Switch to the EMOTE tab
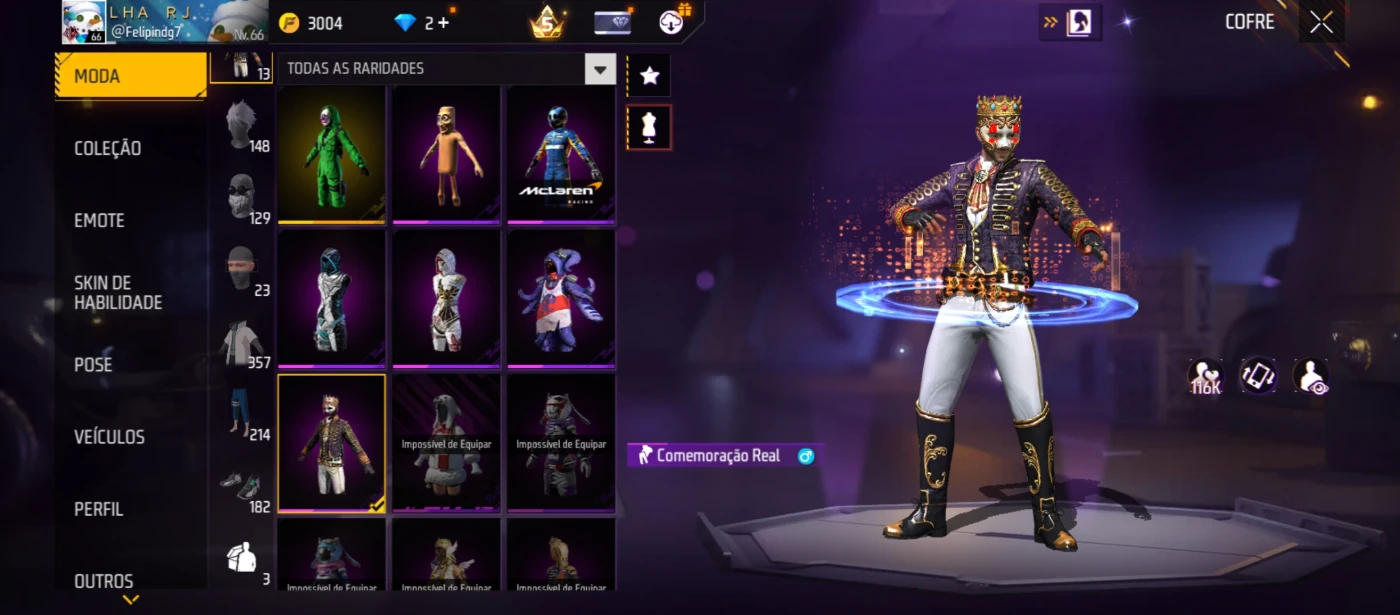Viewport: 1400px width, 615px height. click(99, 220)
